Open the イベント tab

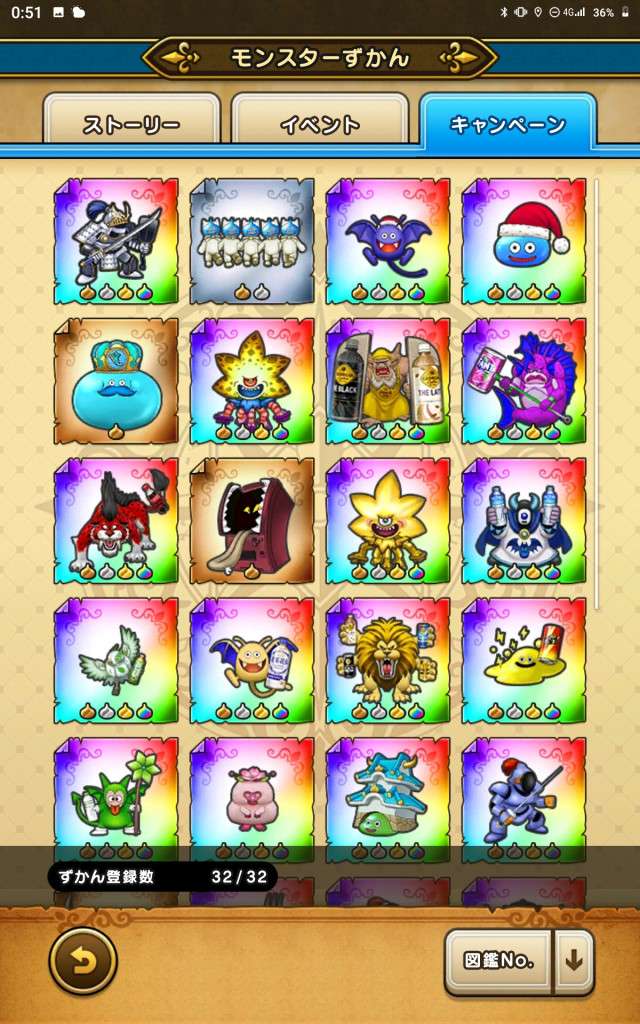point(319,125)
